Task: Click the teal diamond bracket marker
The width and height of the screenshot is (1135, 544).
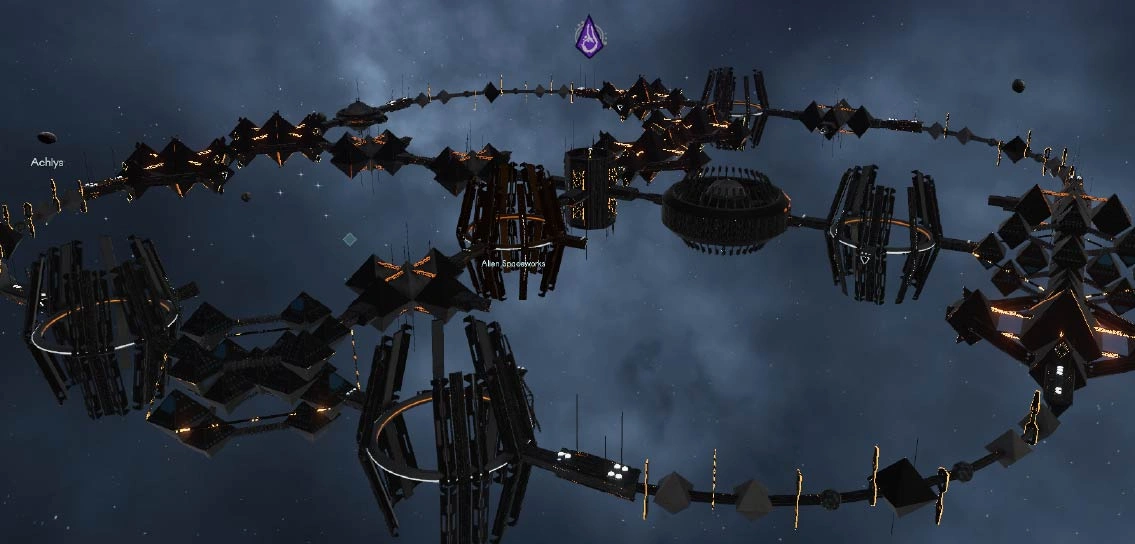Action: pos(349,239)
